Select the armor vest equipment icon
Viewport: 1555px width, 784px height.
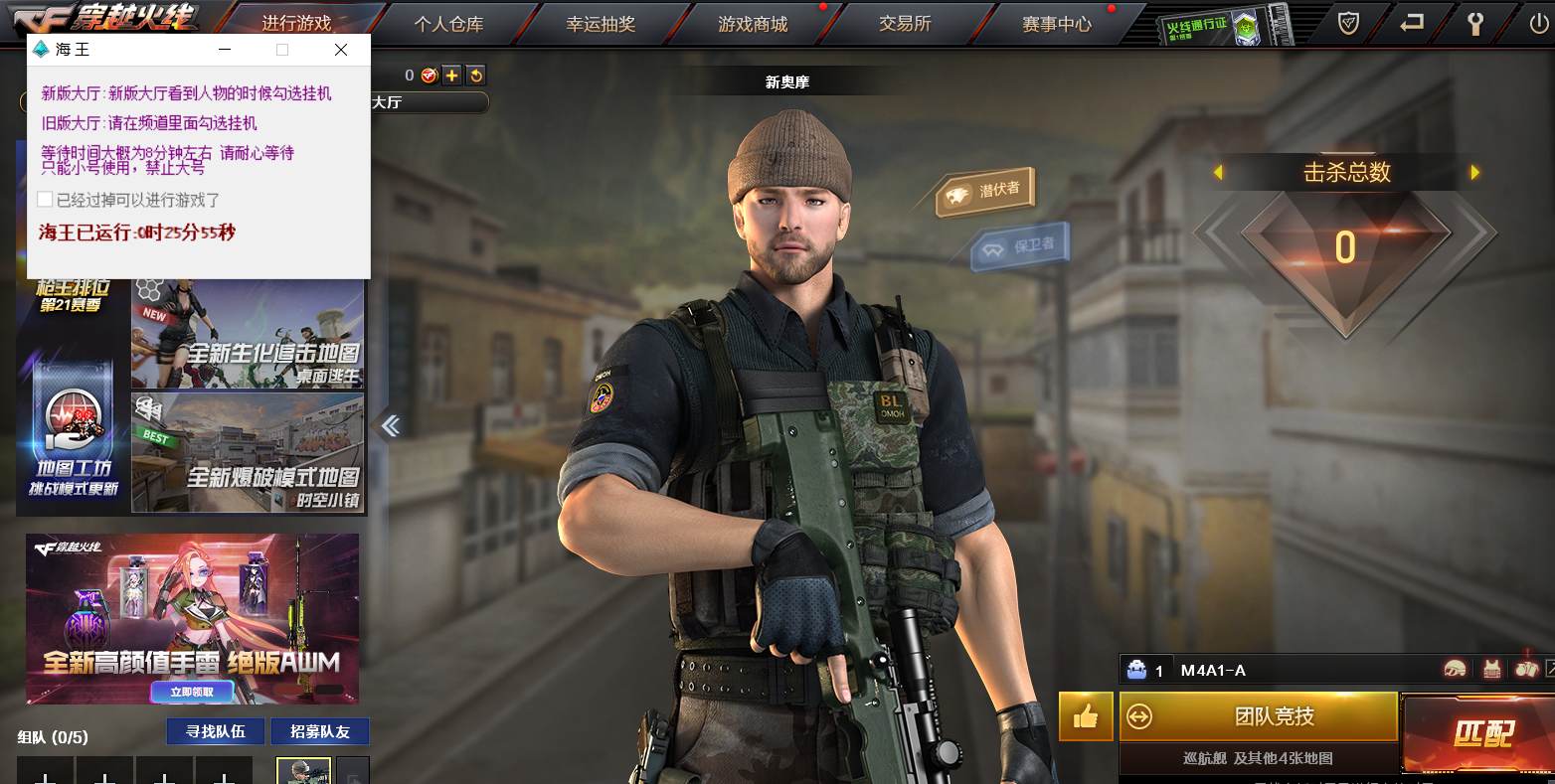(1492, 669)
